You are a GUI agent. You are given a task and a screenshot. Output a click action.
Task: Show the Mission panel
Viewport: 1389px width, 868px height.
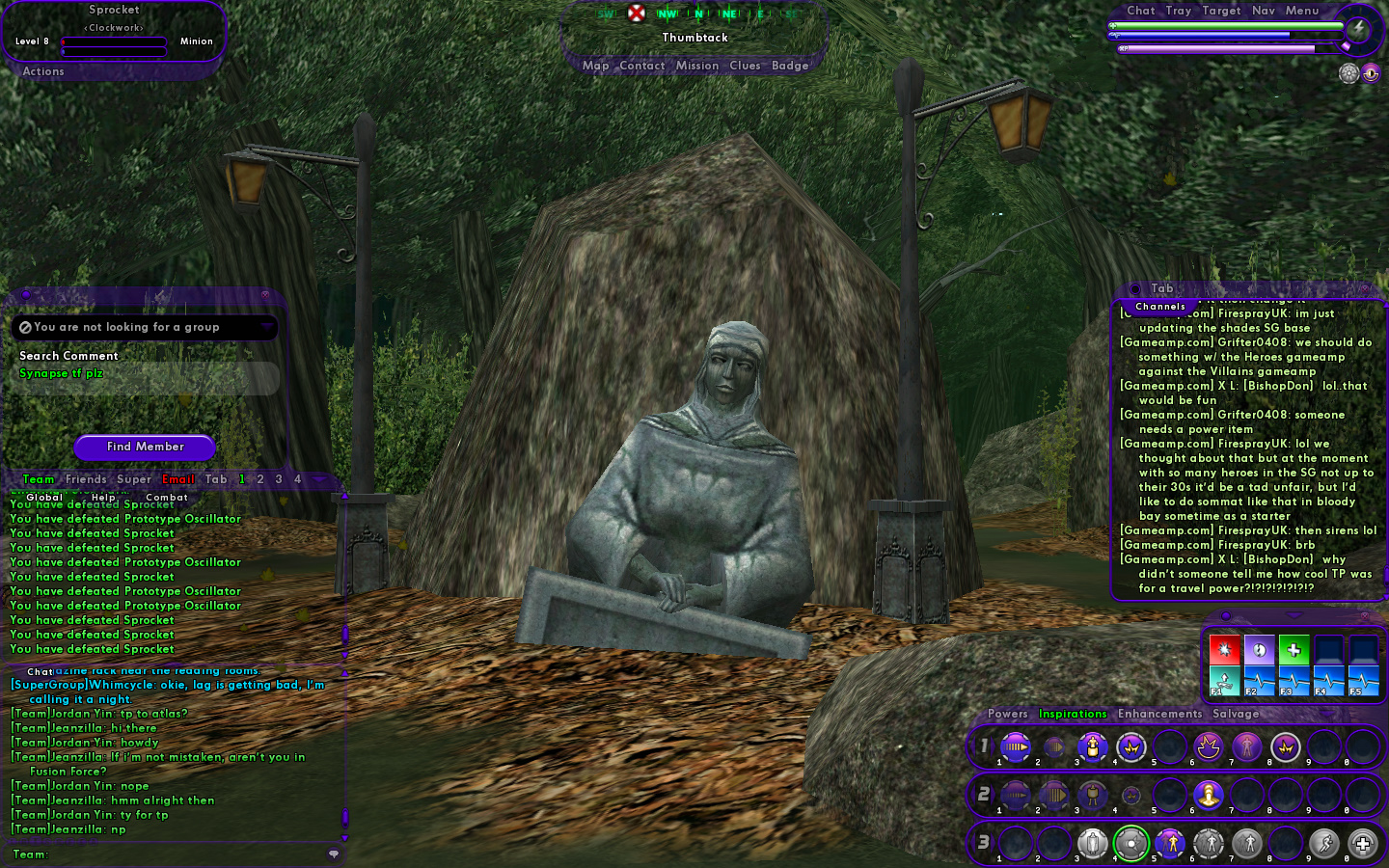point(696,66)
